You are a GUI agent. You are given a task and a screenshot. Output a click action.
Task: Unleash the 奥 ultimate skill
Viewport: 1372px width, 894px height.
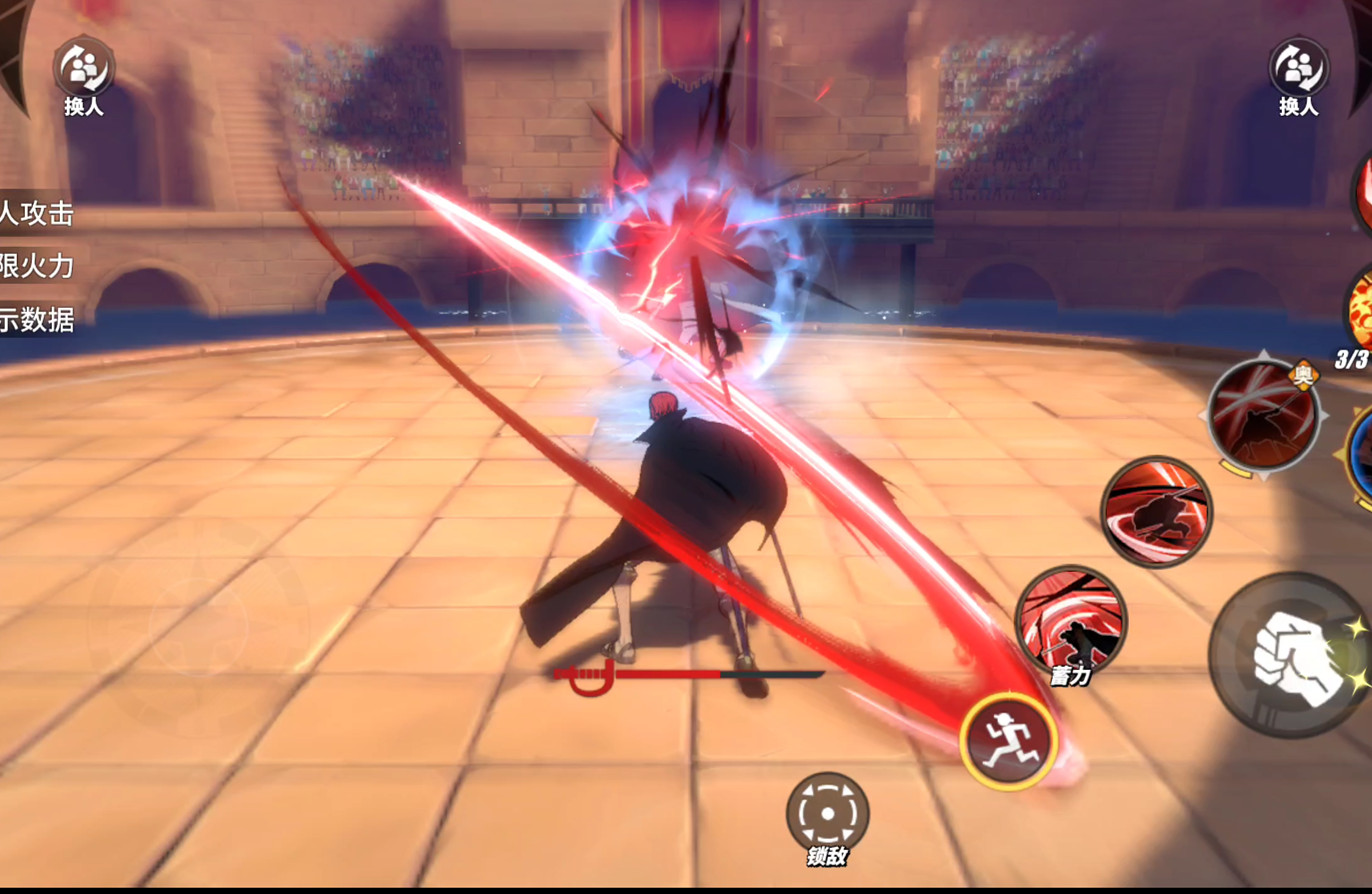pos(1263,413)
